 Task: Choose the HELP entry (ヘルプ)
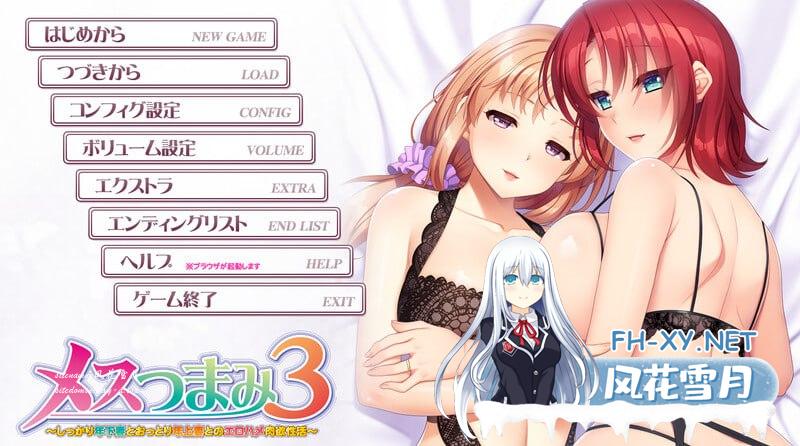coord(227,261)
